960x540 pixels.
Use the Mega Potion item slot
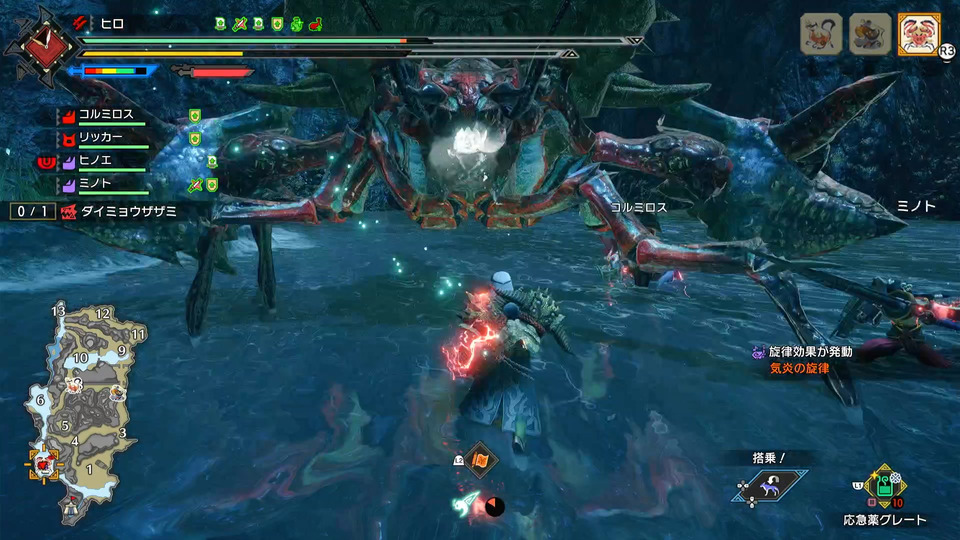tap(881, 487)
